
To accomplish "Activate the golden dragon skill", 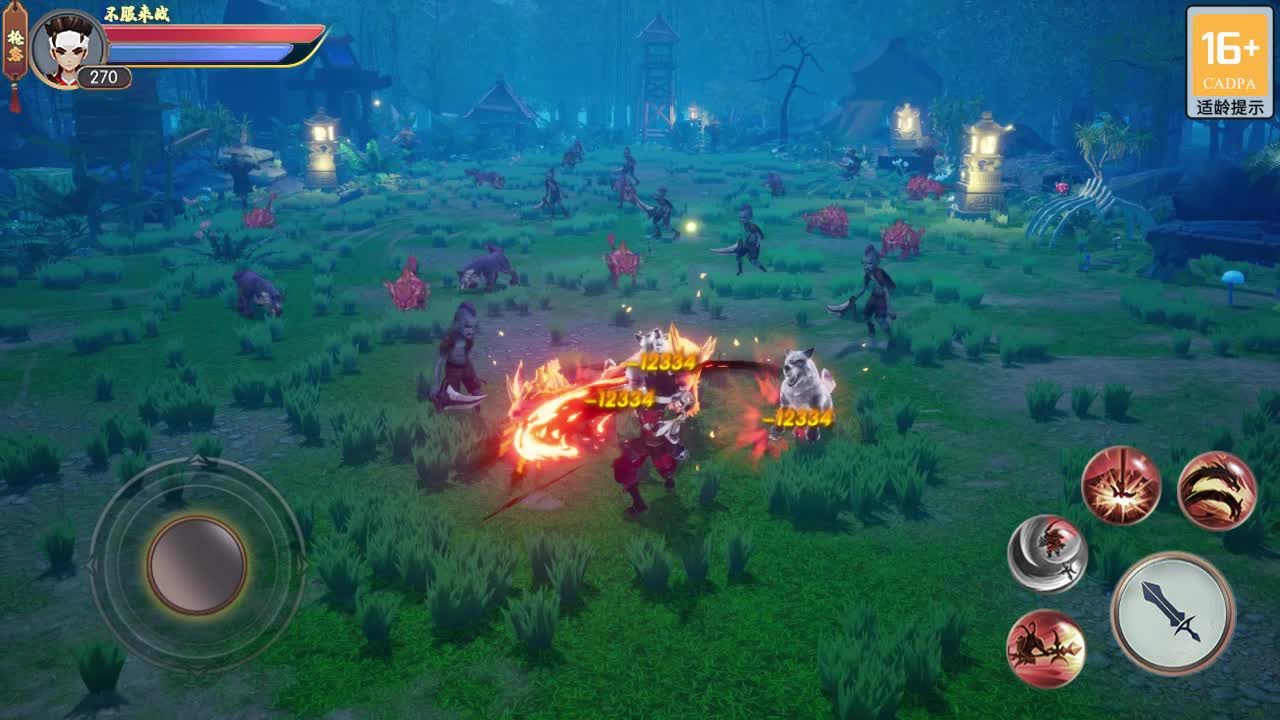I will (x=1216, y=491).
